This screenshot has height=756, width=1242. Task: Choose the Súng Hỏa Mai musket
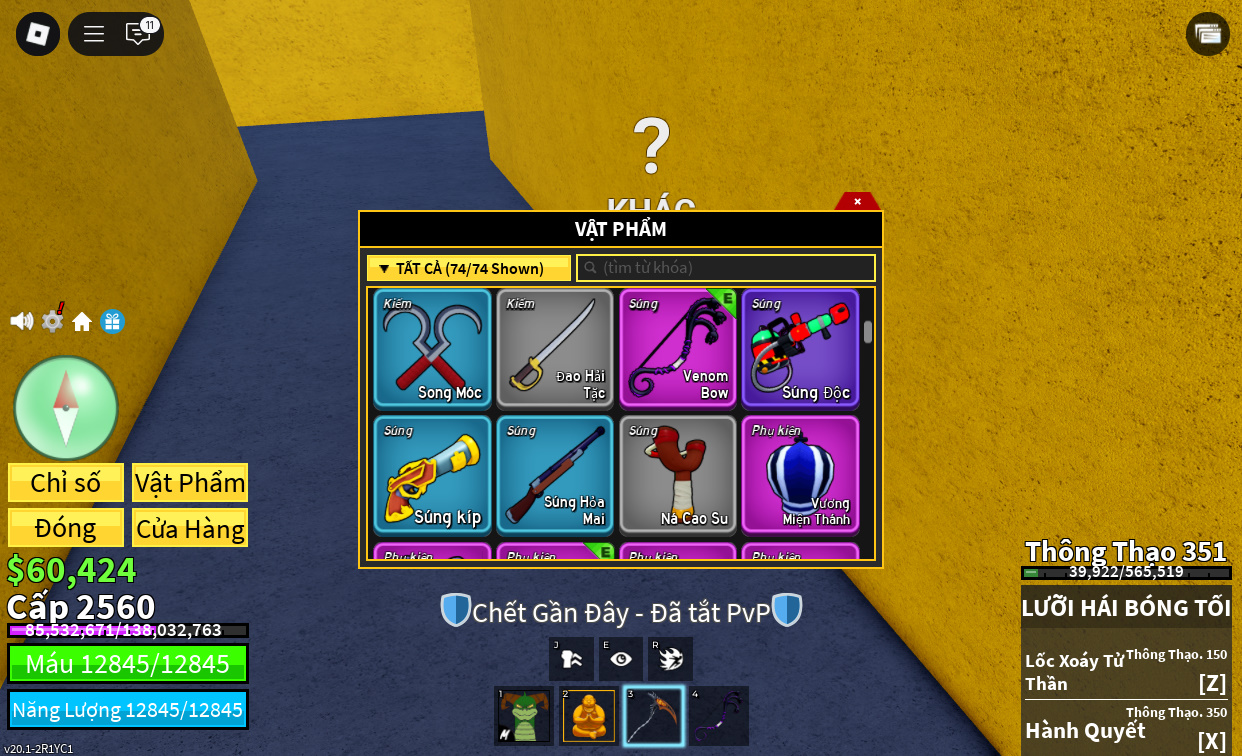click(x=555, y=474)
